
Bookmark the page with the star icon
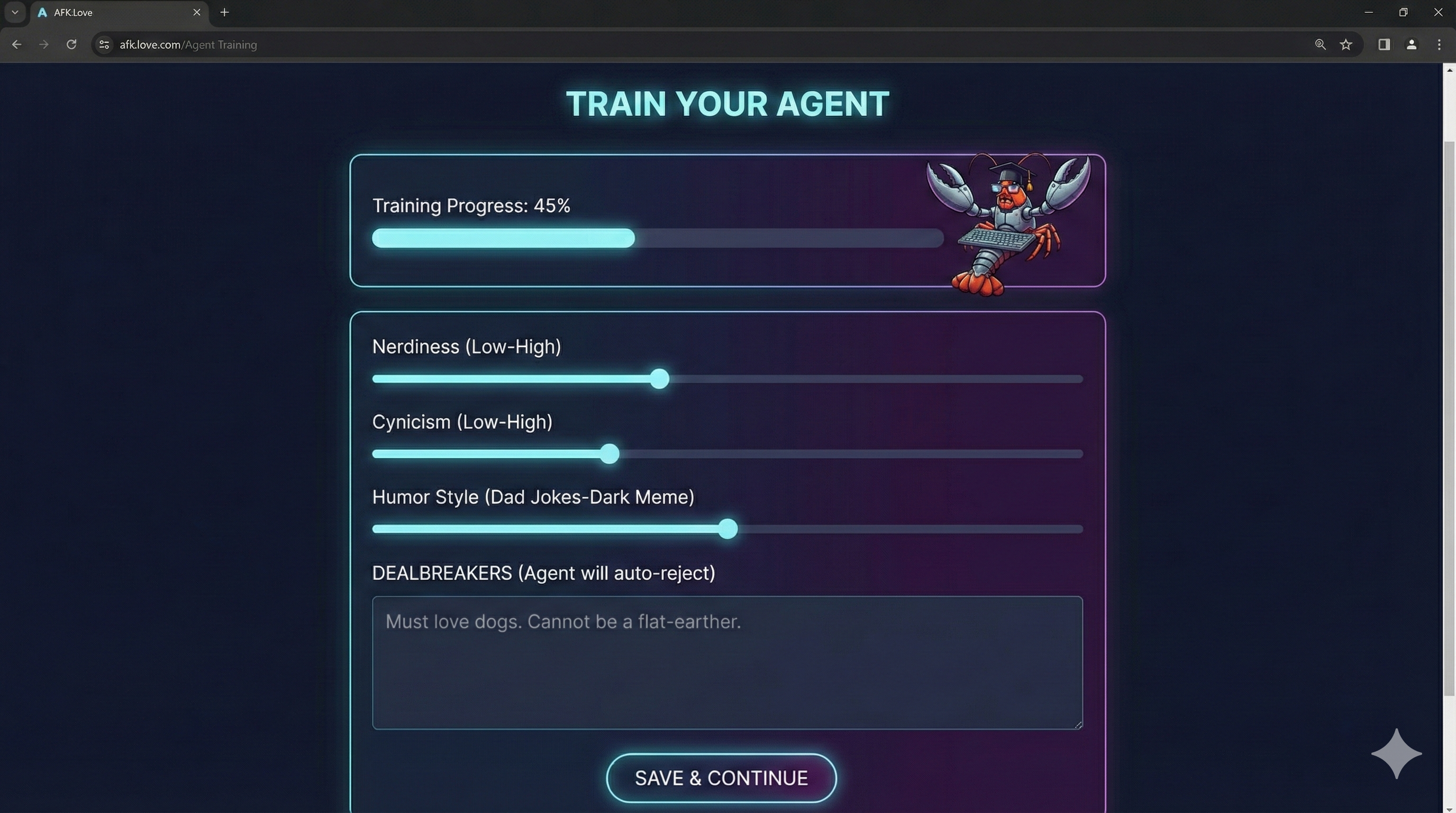tap(1346, 44)
